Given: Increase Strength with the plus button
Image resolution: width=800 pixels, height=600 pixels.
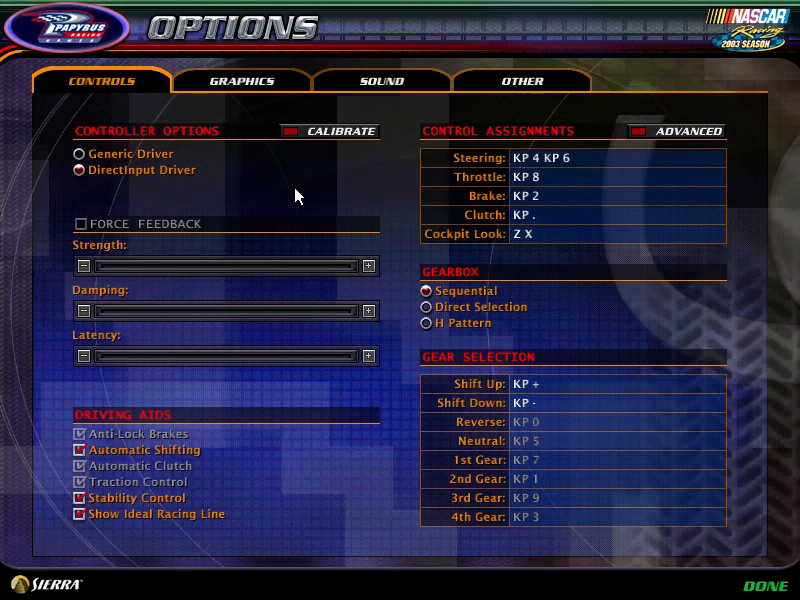Looking at the screenshot, I should [x=369, y=266].
